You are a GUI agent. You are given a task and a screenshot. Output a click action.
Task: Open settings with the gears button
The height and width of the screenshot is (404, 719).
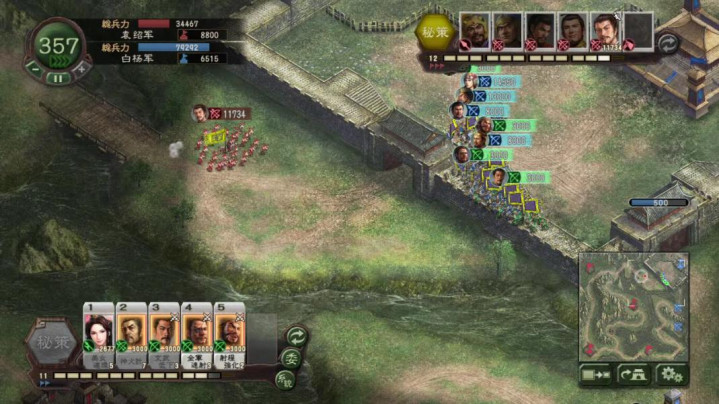670,374
